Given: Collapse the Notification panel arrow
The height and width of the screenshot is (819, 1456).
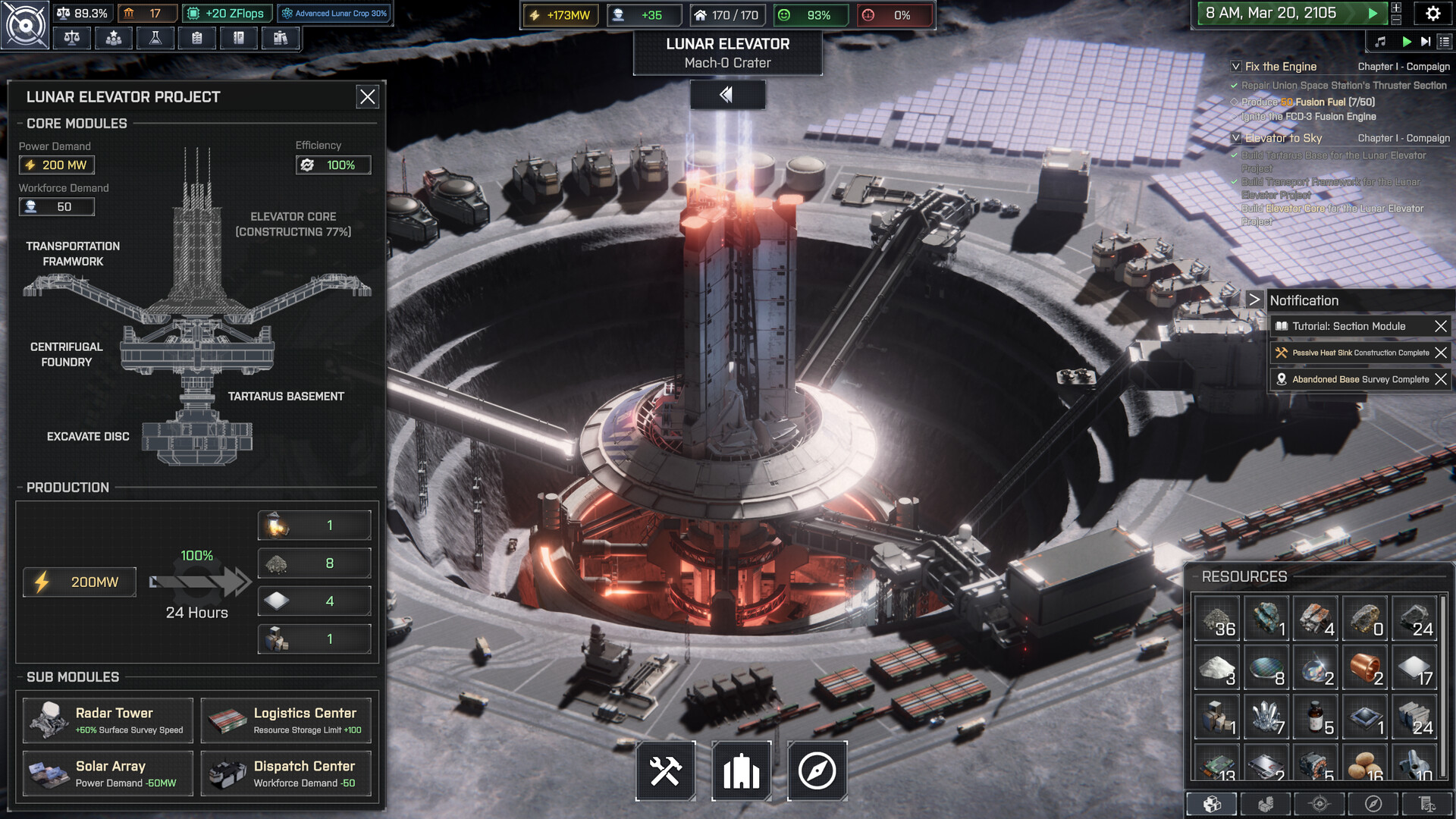Looking at the screenshot, I should (1254, 300).
